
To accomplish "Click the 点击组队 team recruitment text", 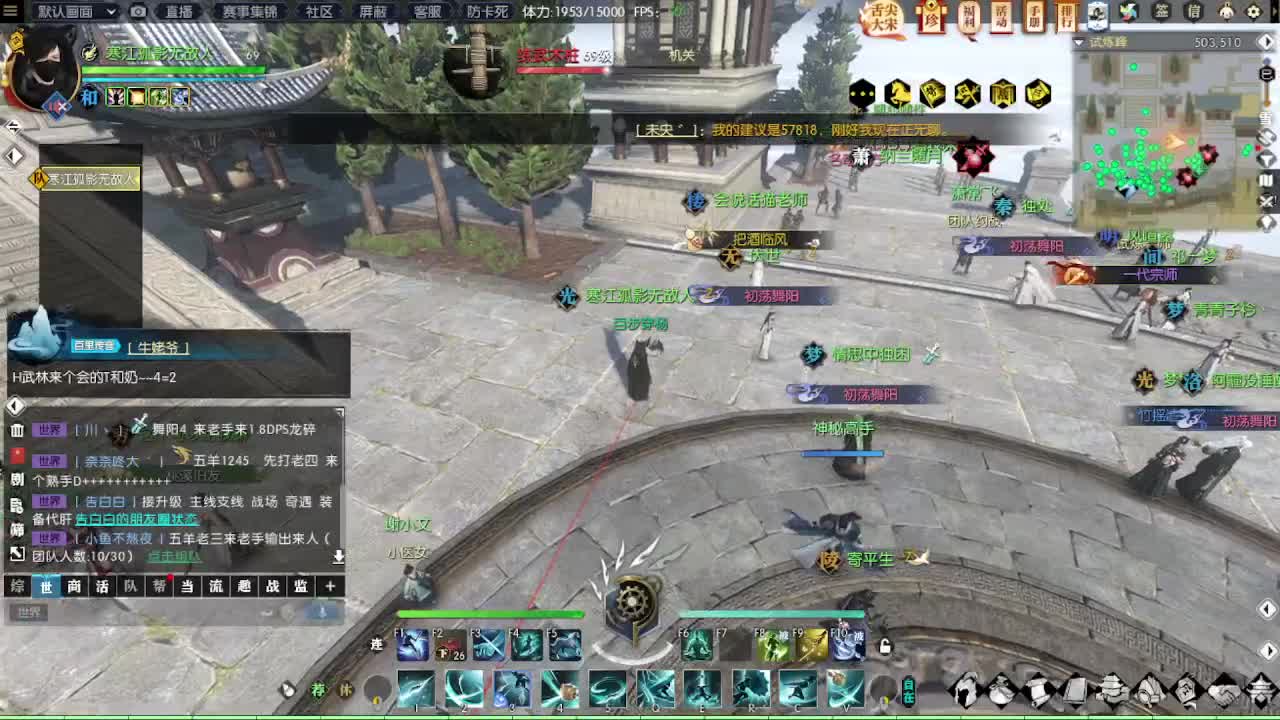I will 175,556.
